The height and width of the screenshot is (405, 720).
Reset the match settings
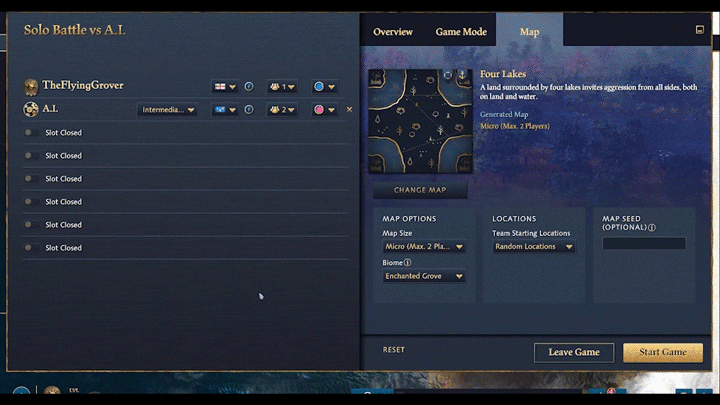click(394, 350)
